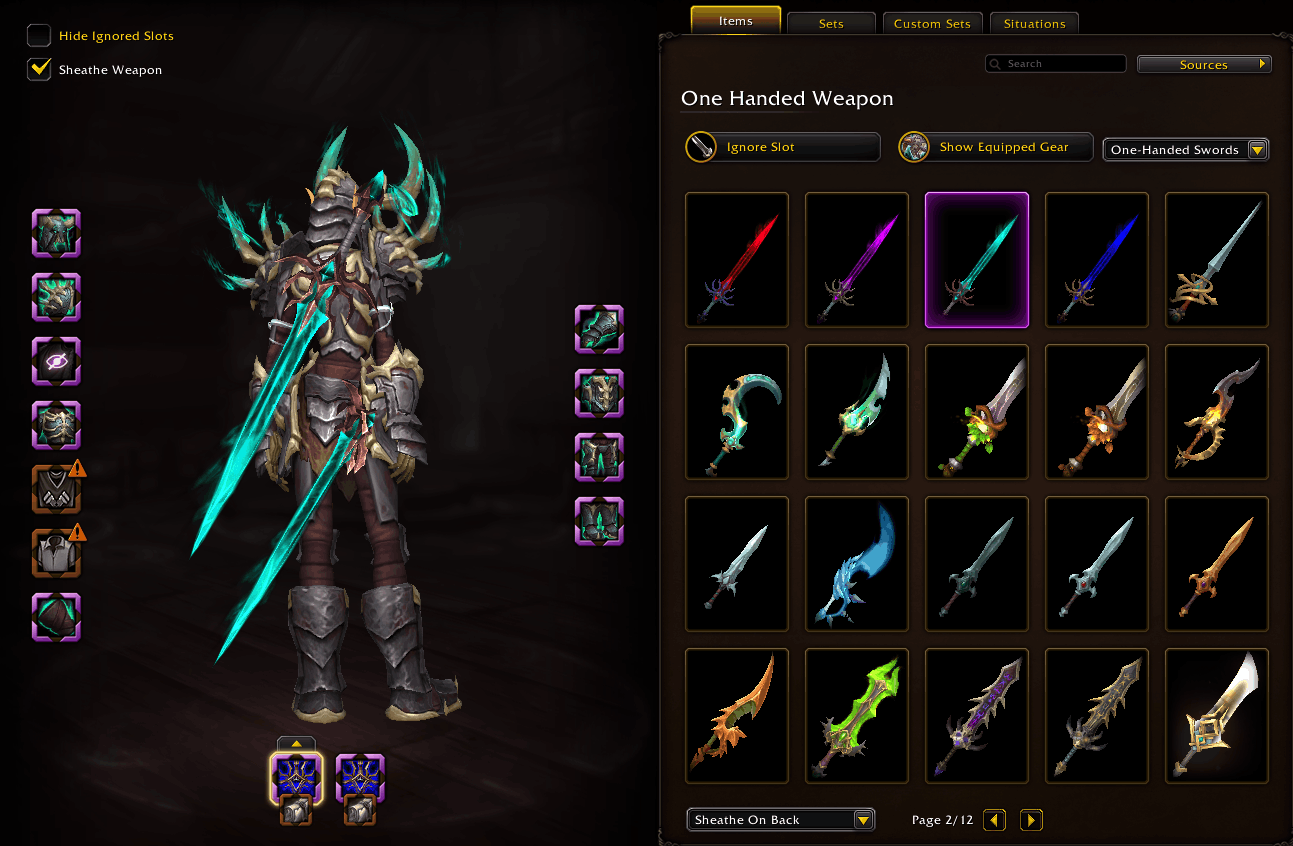This screenshot has height=846, width=1293.
Task: Switch to the Sets tab
Action: pyautogui.click(x=831, y=21)
